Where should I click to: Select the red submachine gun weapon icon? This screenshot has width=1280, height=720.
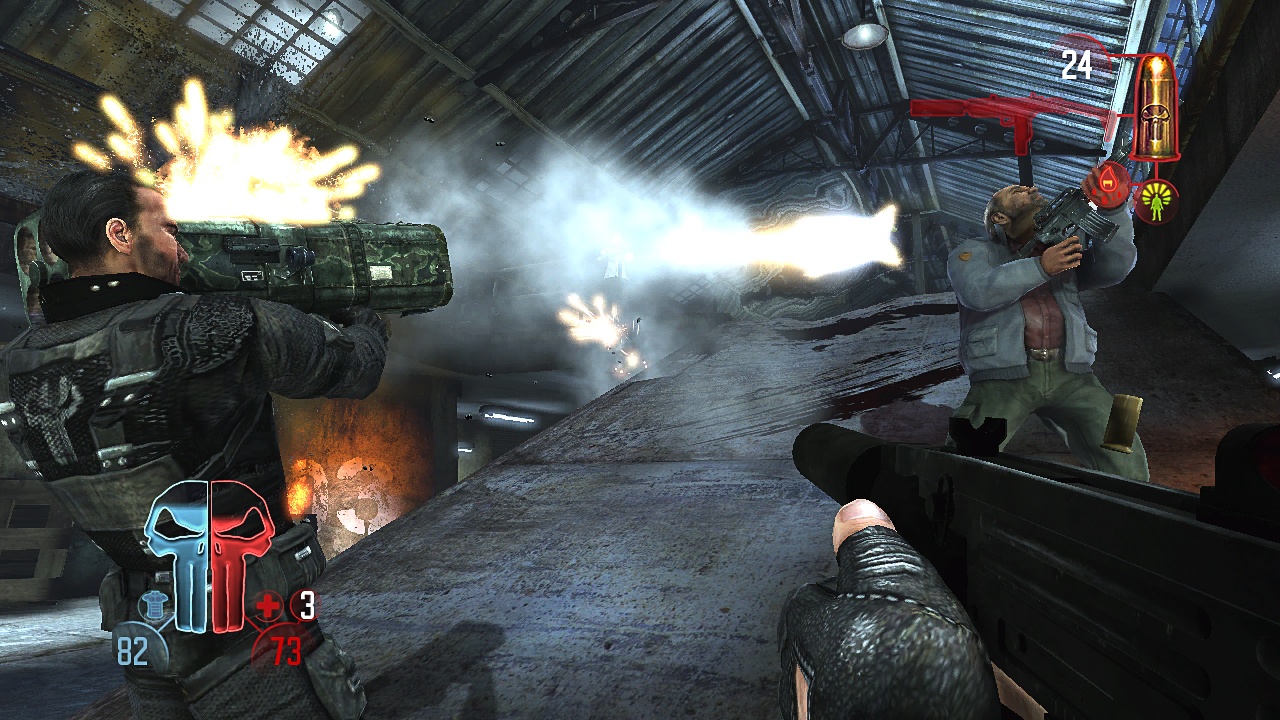coord(1010,120)
